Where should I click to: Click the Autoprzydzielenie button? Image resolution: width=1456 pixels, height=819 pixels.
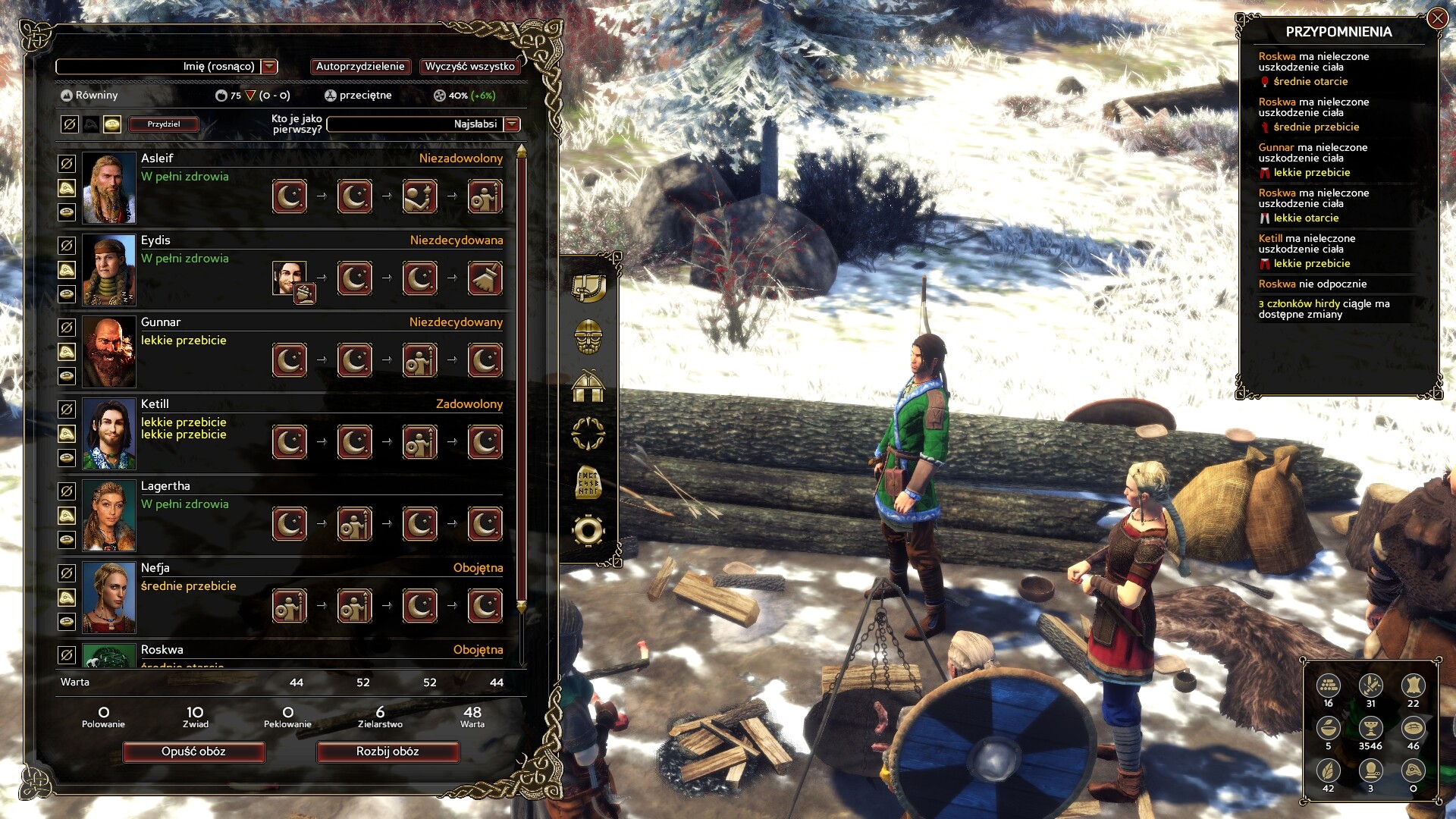tap(360, 67)
